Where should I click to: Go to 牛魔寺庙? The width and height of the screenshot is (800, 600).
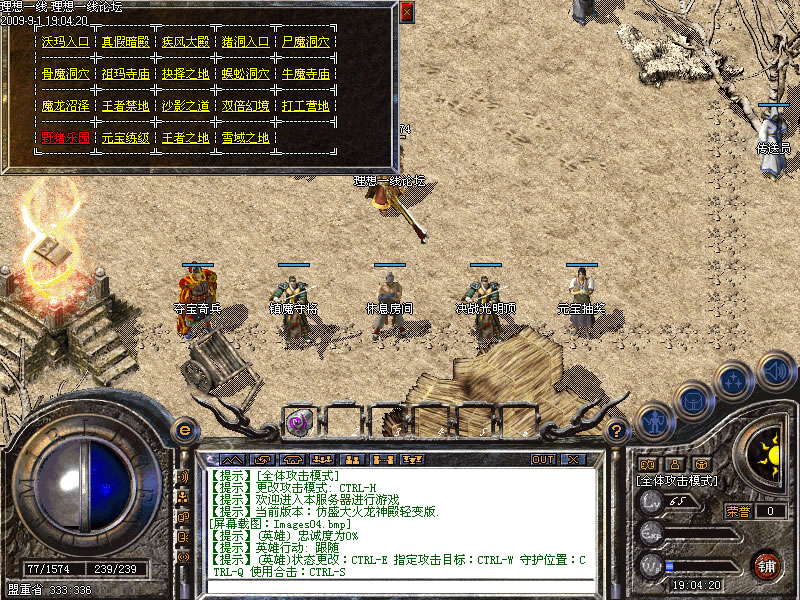point(306,73)
